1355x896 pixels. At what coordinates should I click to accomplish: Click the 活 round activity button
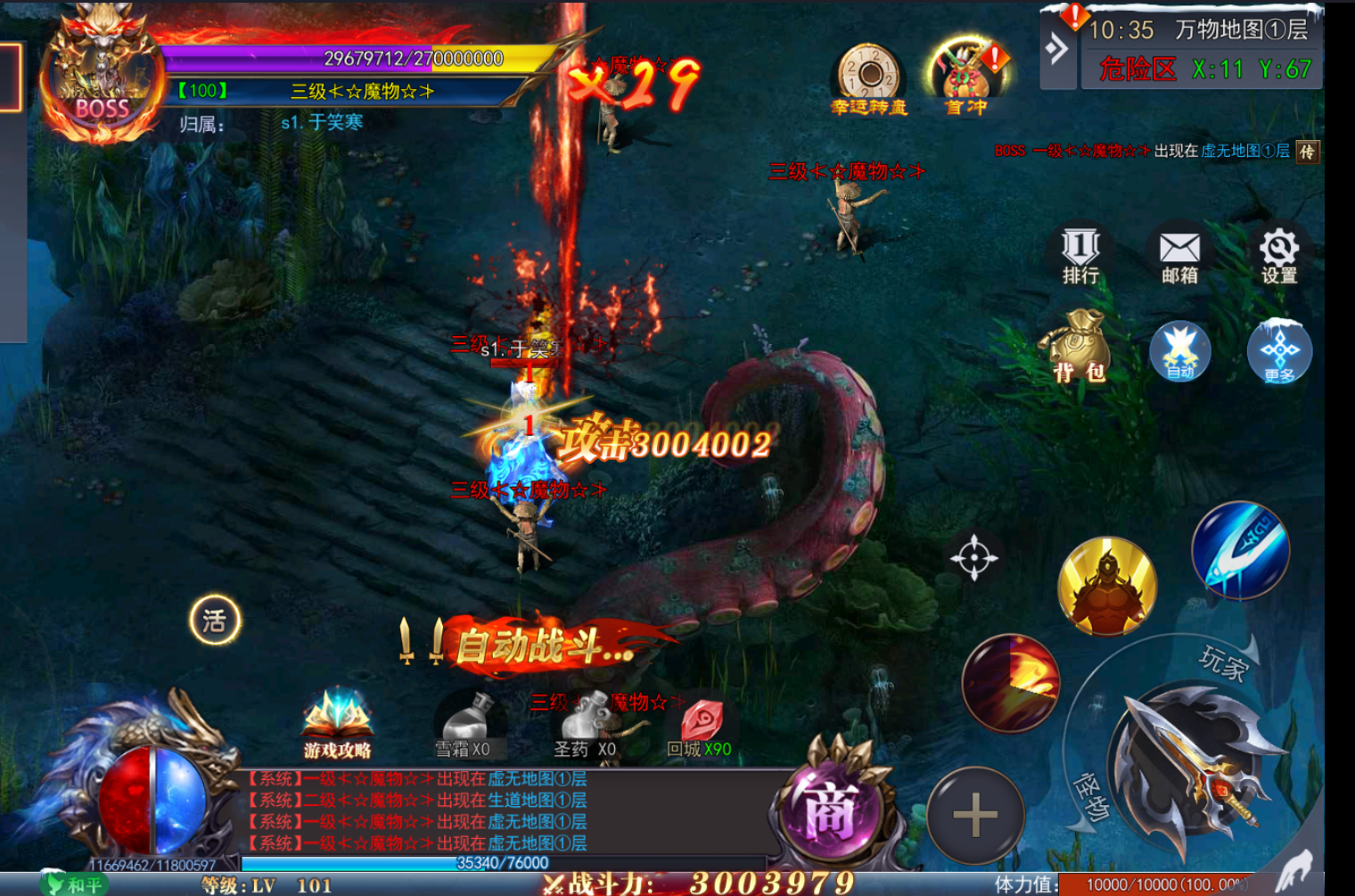point(215,620)
